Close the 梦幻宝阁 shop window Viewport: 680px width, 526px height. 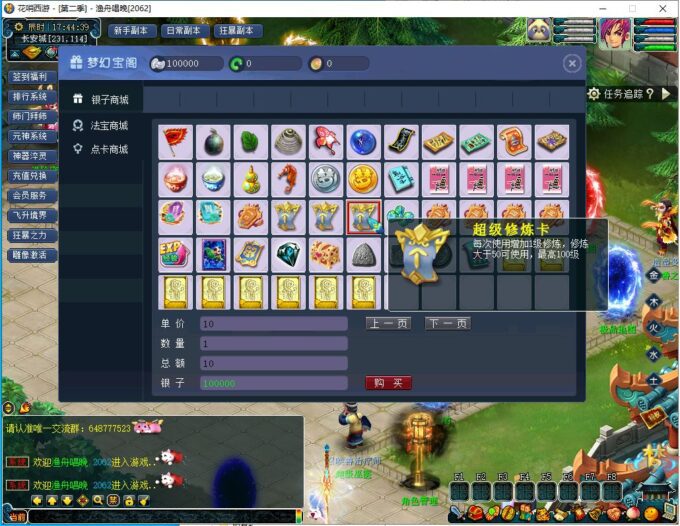[x=571, y=64]
